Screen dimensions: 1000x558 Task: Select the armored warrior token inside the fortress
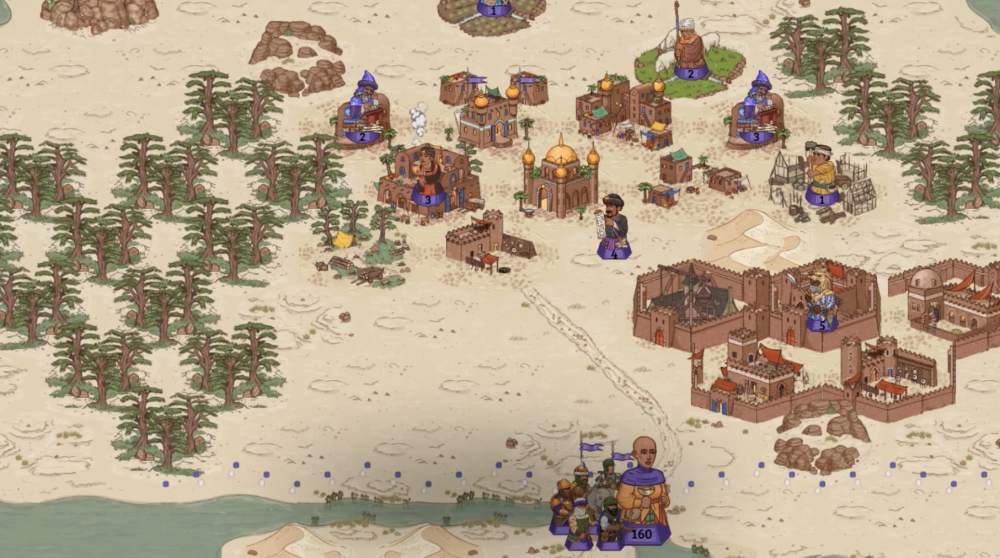point(822,300)
